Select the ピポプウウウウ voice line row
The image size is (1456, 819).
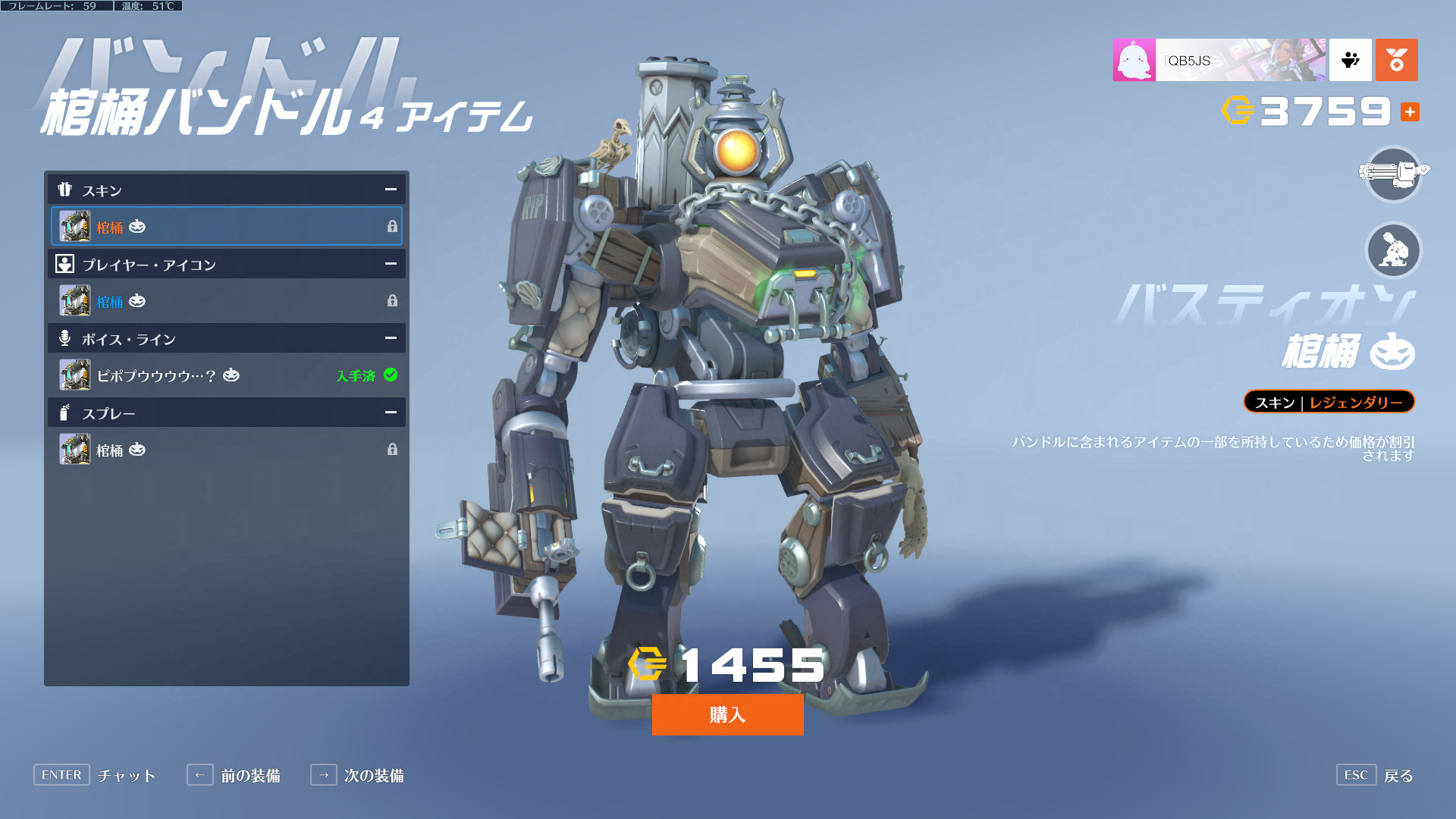click(226, 375)
